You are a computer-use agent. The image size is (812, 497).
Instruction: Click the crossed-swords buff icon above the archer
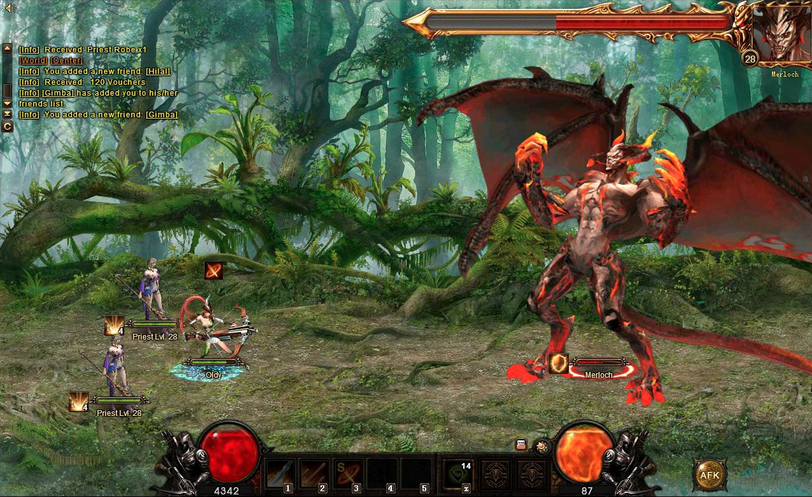point(213,270)
